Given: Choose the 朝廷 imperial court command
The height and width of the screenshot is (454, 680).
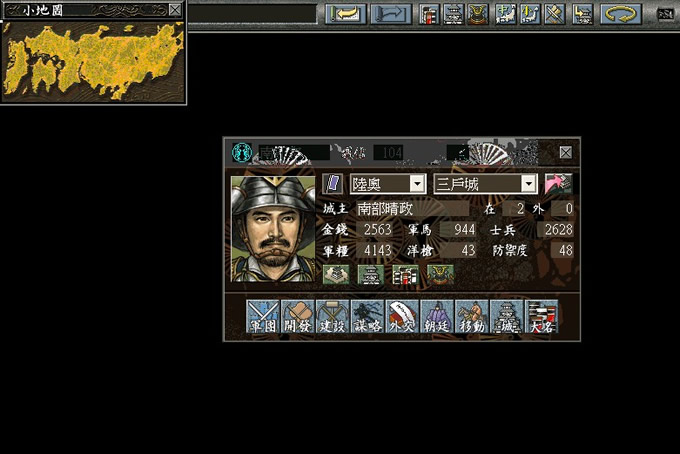Looking at the screenshot, I should (x=437, y=316).
